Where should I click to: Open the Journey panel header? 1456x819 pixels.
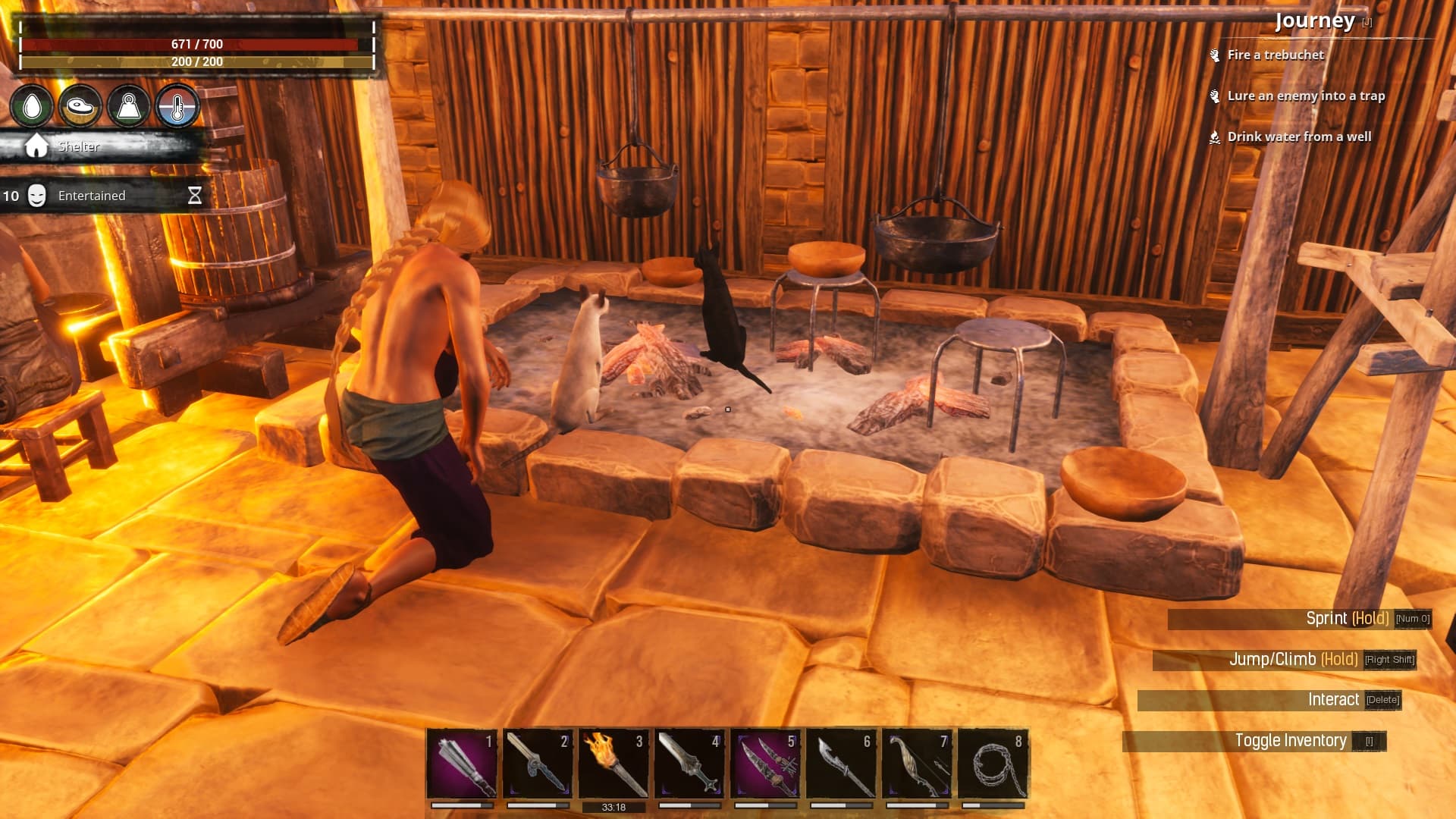(x=1314, y=21)
